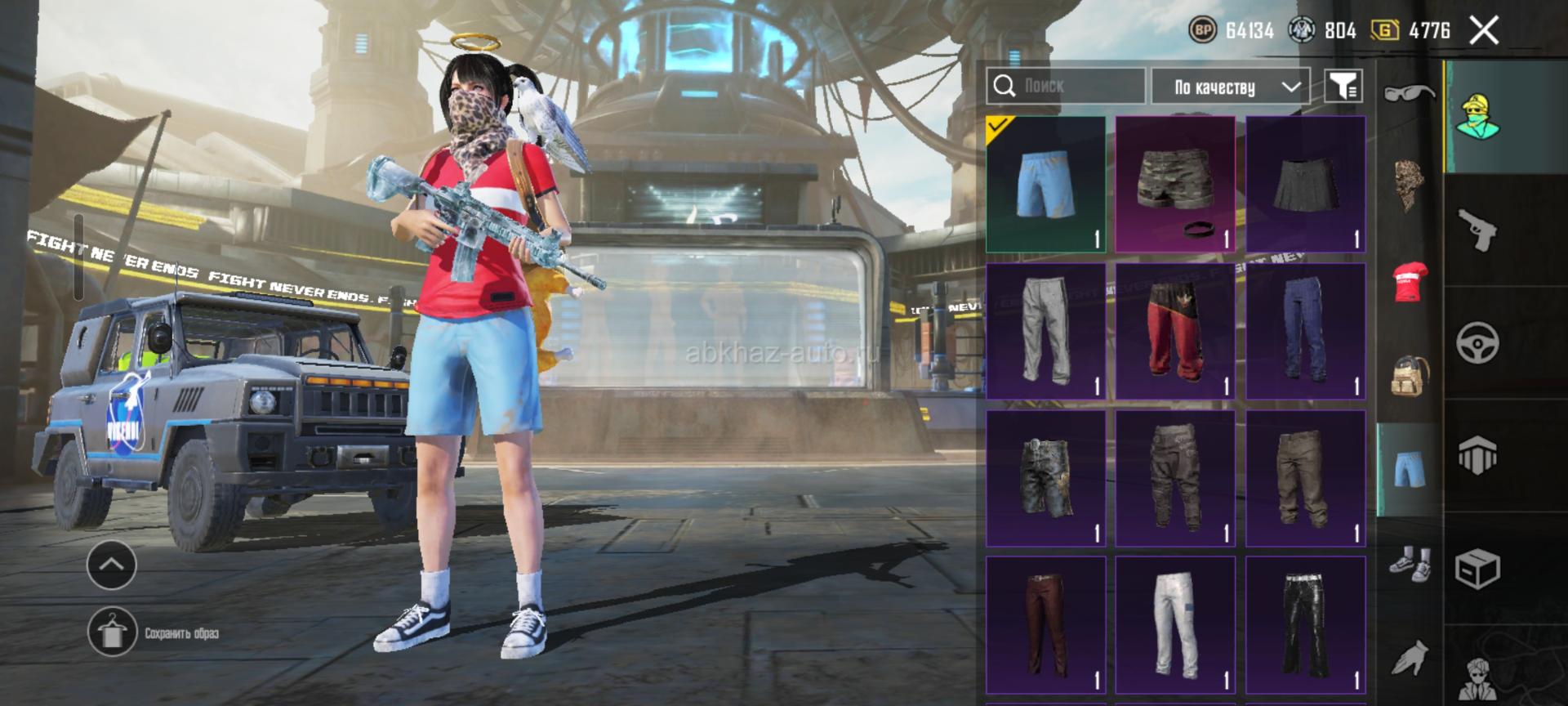The image size is (1568, 706).
Task: Choose the red and black pants
Action: tap(1175, 331)
